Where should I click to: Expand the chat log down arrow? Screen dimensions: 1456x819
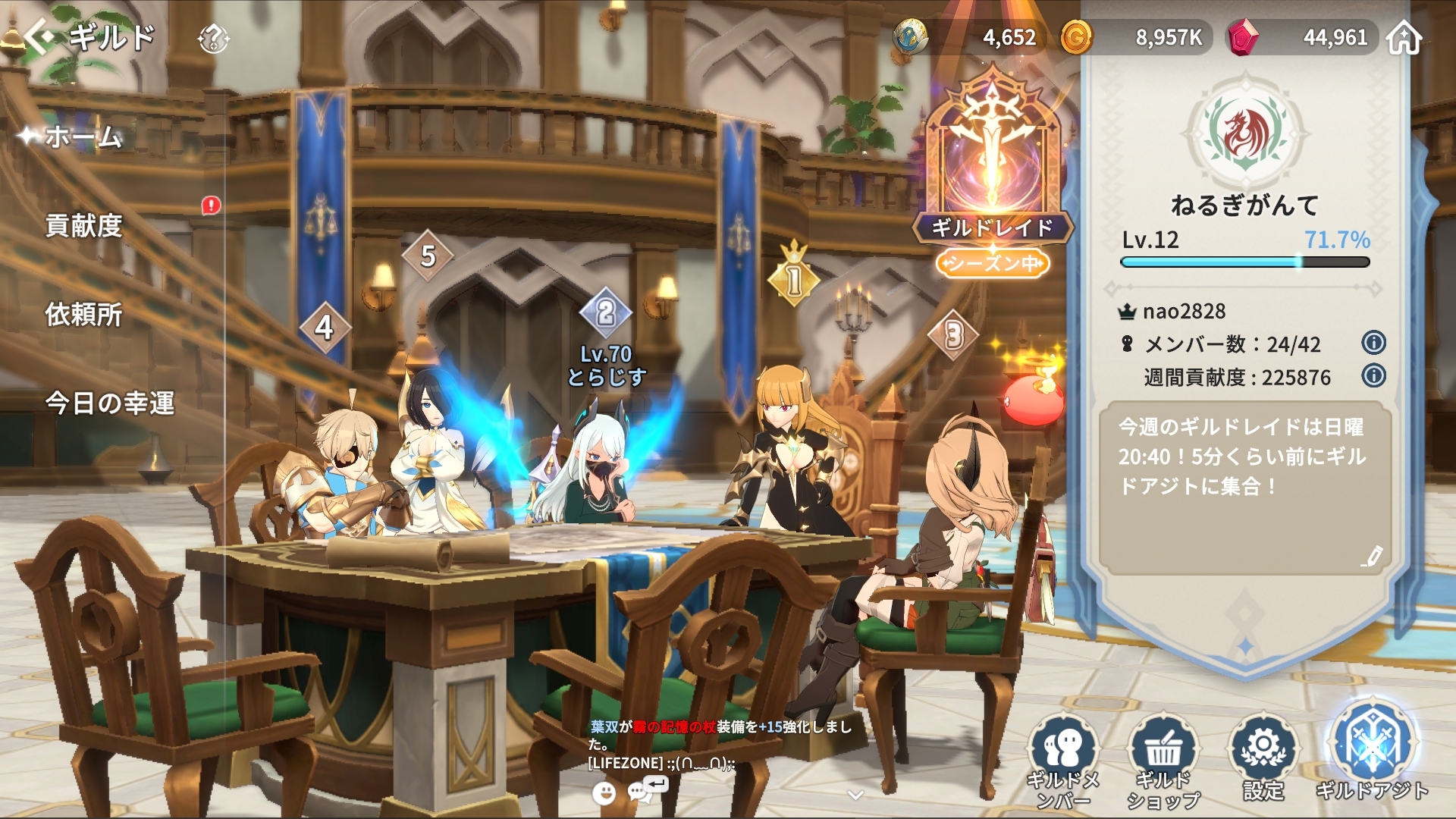coord(855,795)
